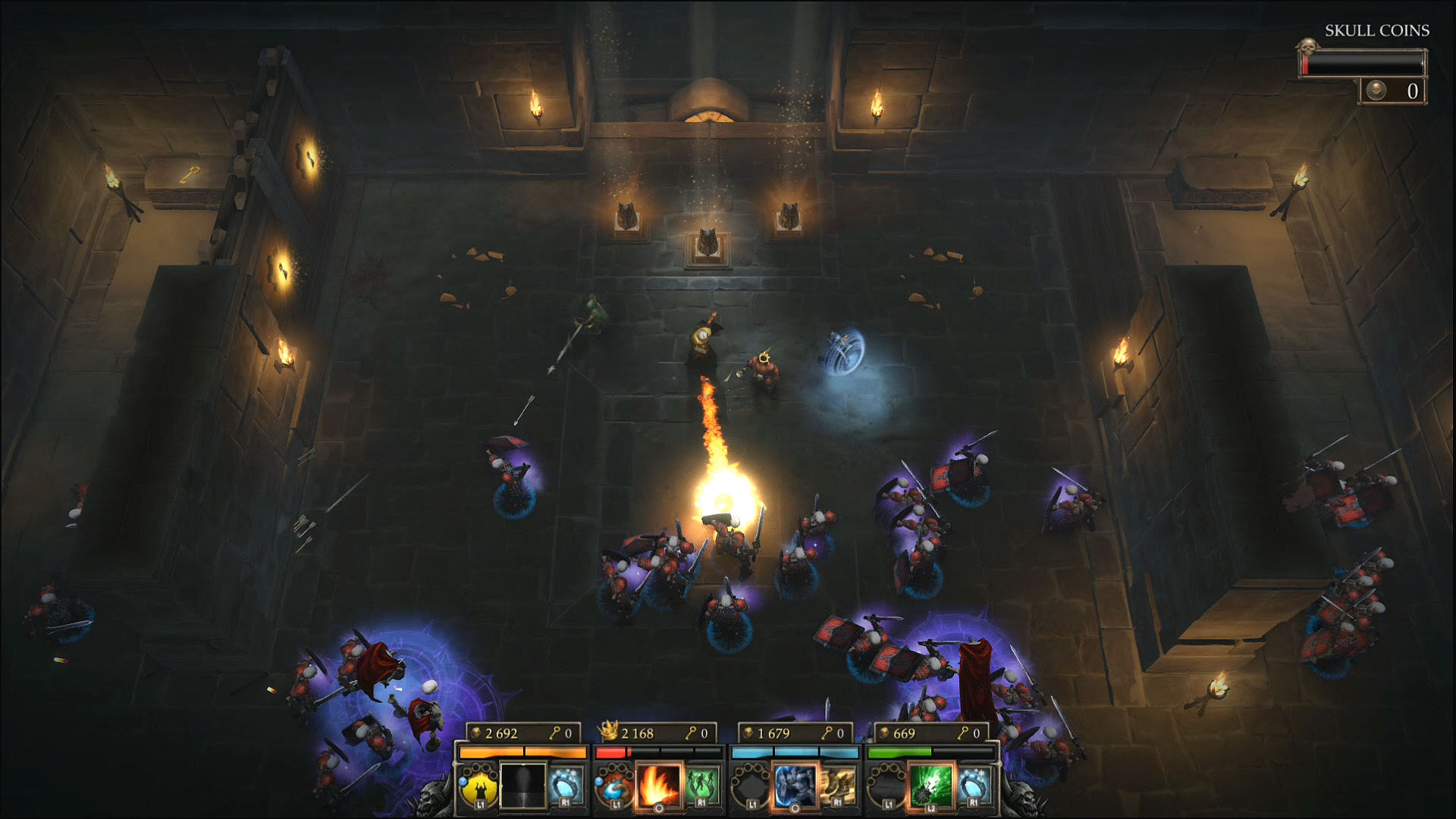Click the Skull Coins progress bar
Screen dimensions: 1456x819
click(1362, 62)
